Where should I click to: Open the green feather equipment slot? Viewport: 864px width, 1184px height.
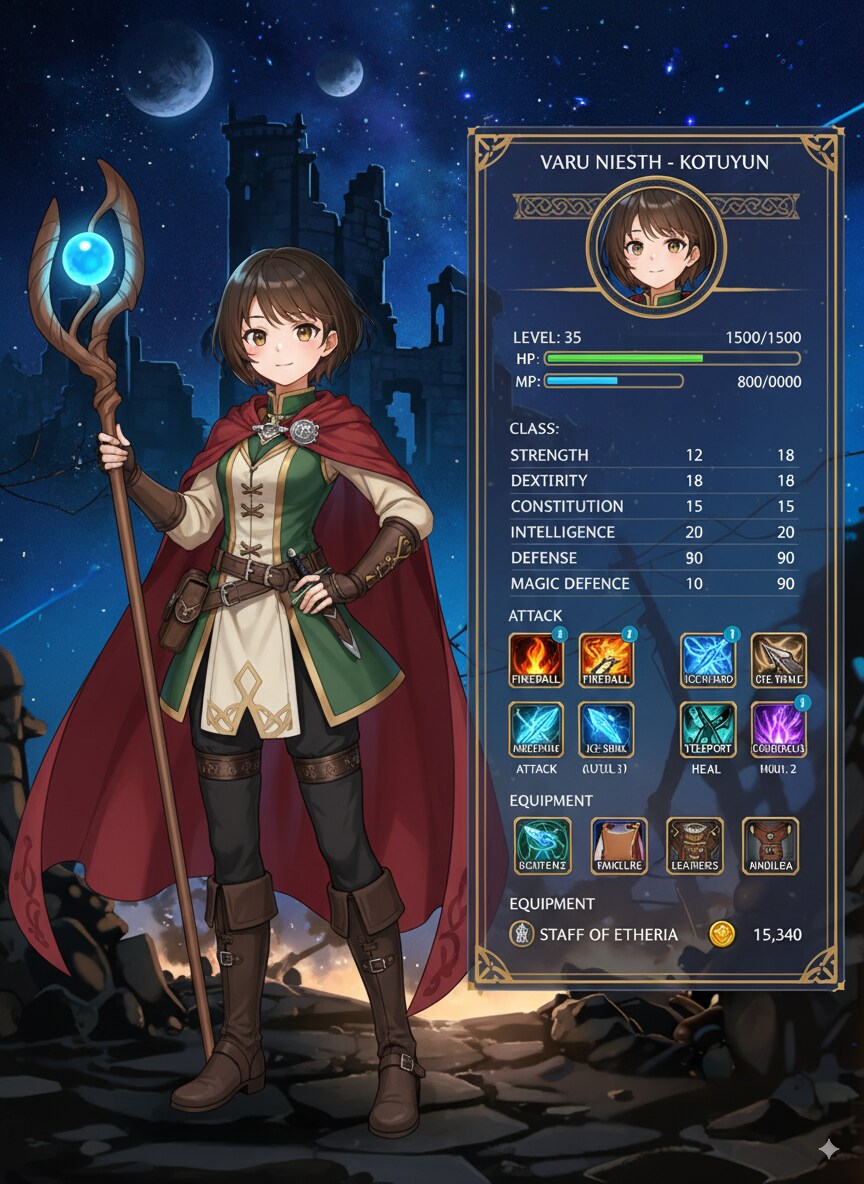point(543,846)
